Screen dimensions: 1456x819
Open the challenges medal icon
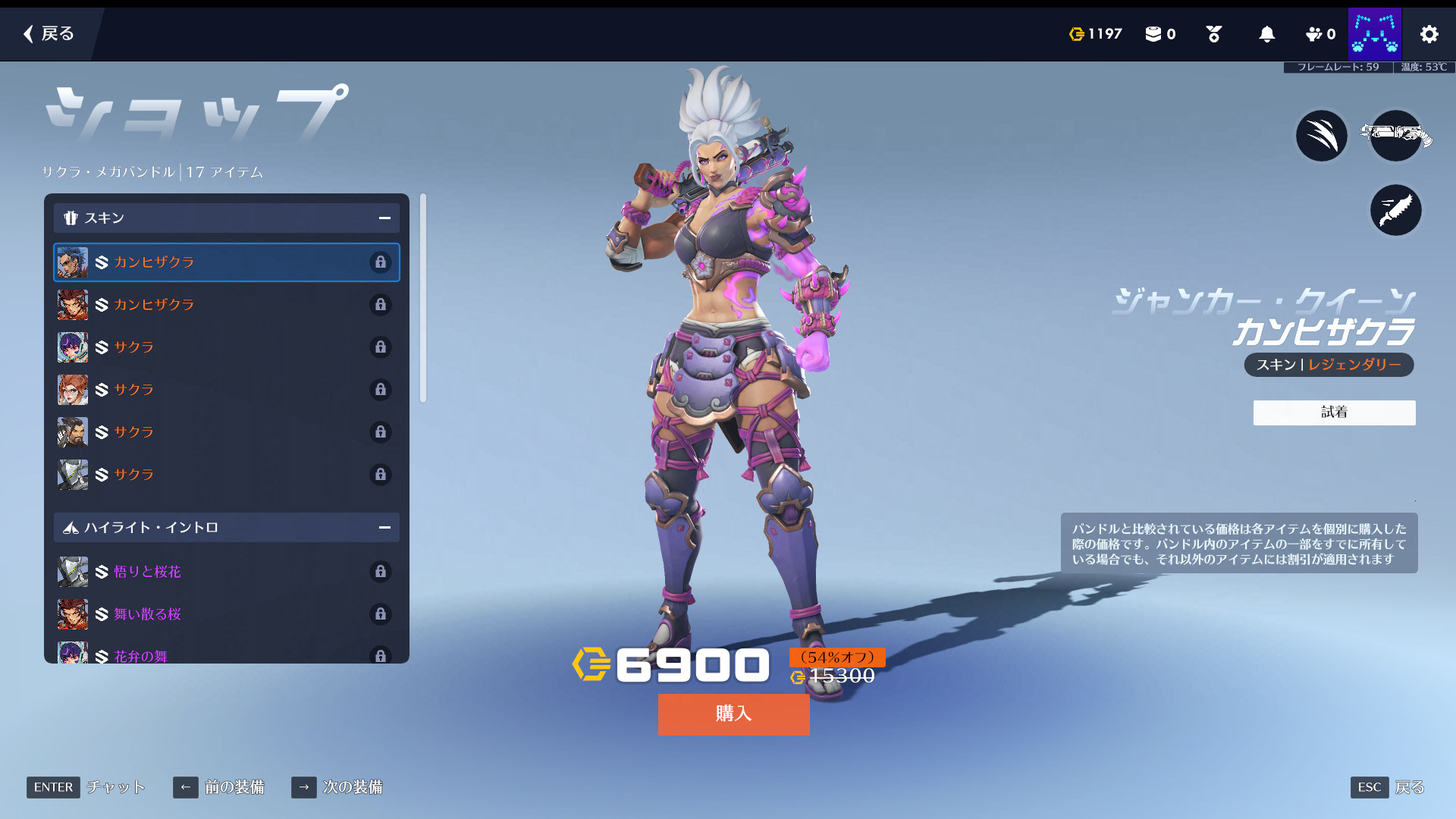[x=1213, y=34]
